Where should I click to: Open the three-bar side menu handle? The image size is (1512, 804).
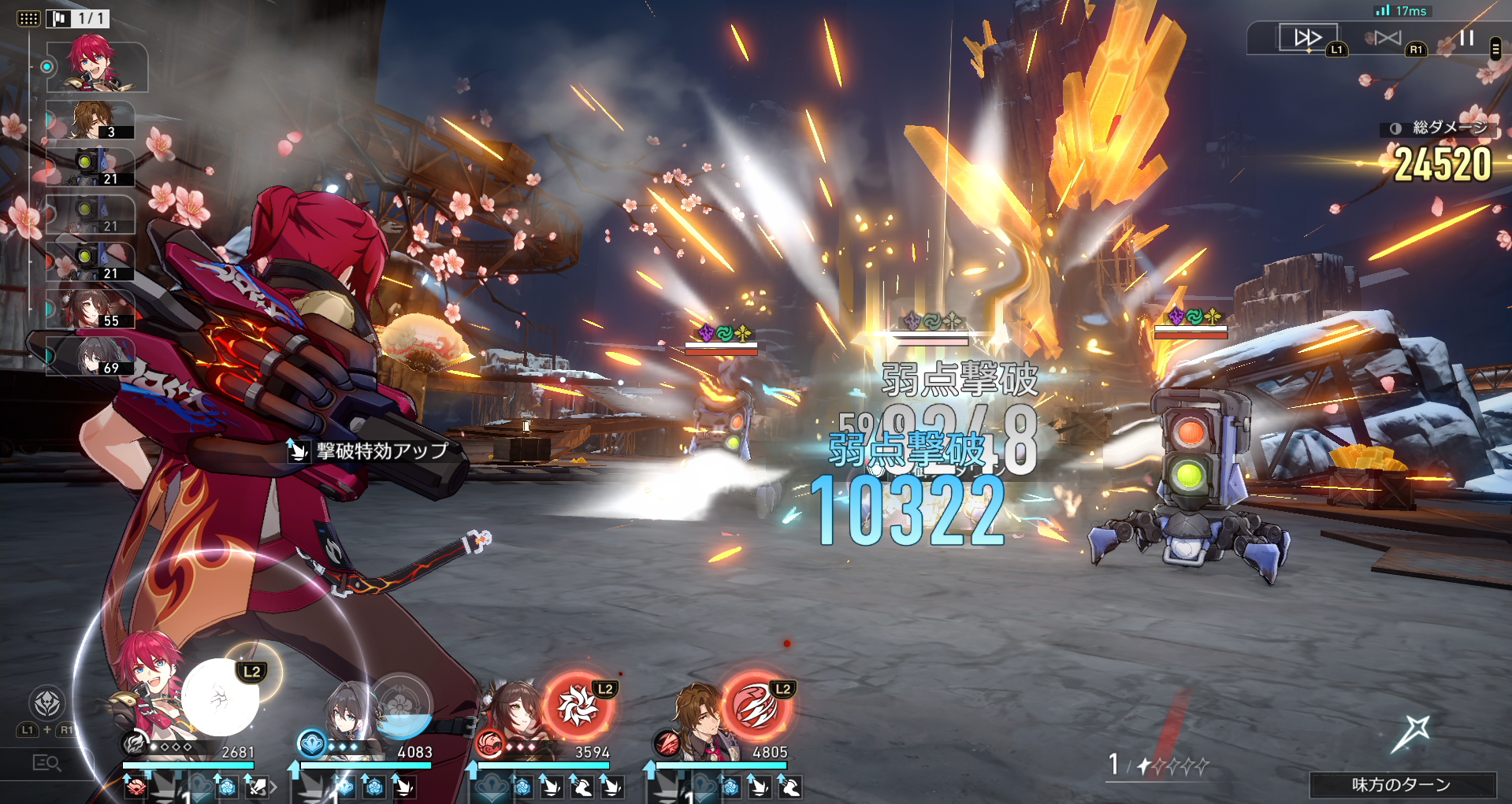1495,49
